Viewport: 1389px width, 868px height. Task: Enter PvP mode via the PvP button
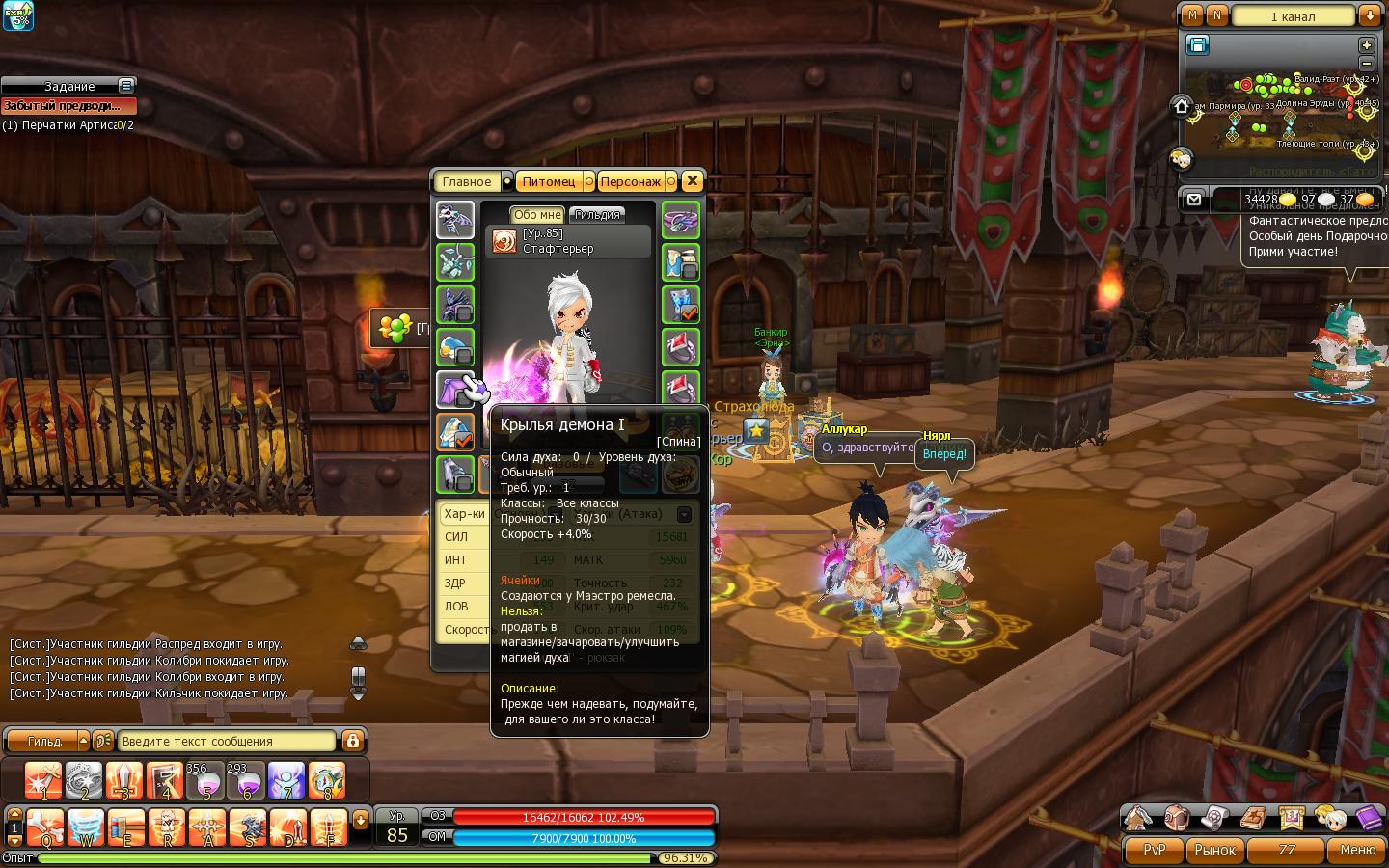pos(1154,850)
